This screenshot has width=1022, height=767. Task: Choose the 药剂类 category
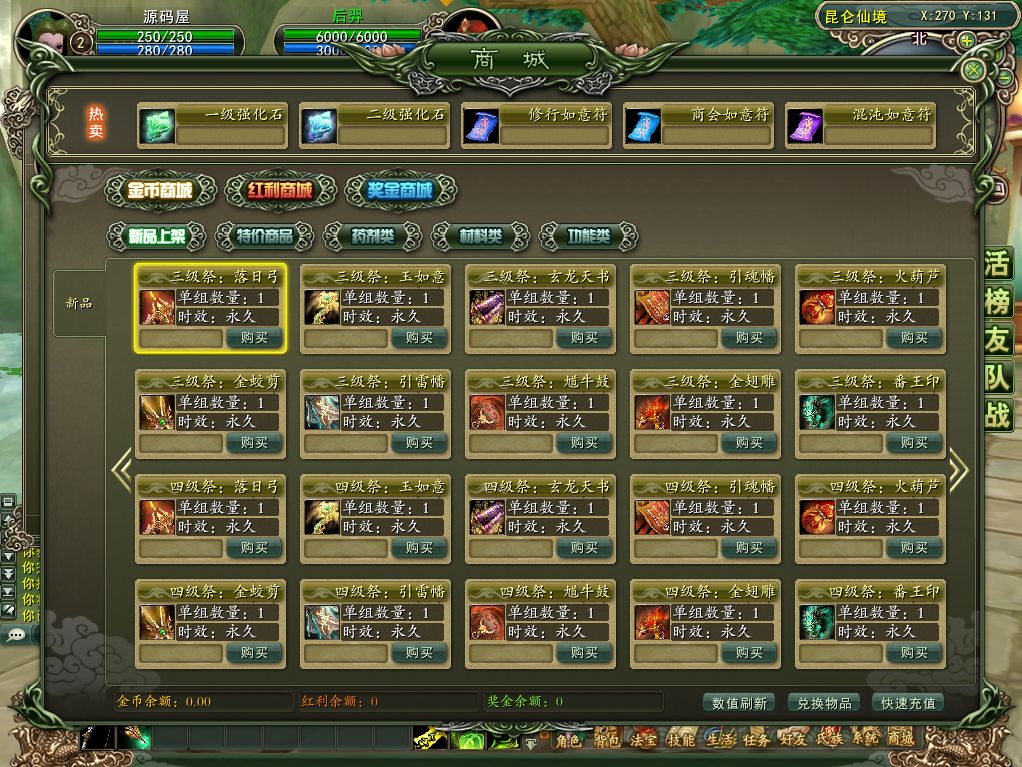[372, 237]
